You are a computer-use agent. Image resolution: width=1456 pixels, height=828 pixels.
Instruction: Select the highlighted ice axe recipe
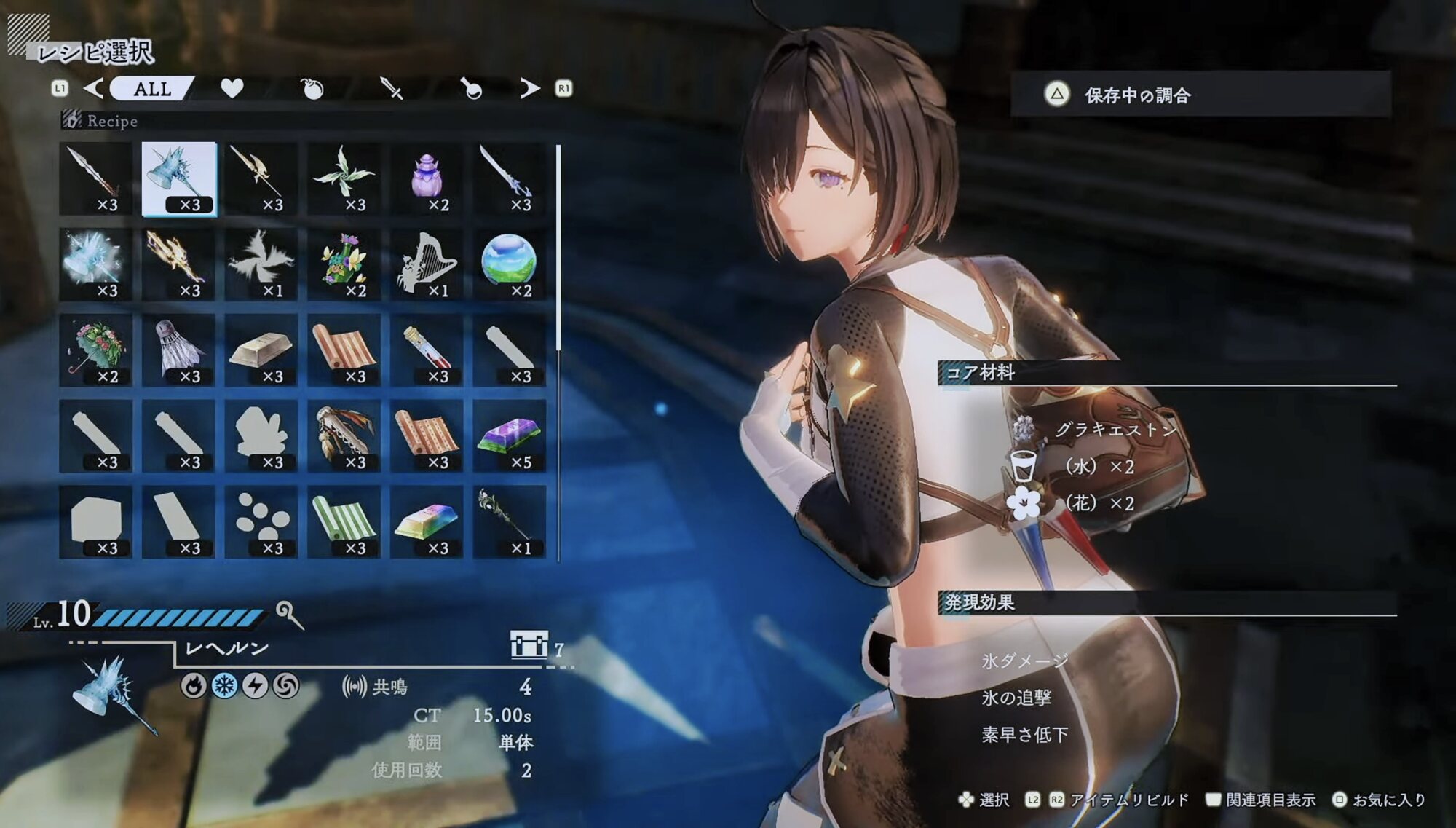point(179,178)
